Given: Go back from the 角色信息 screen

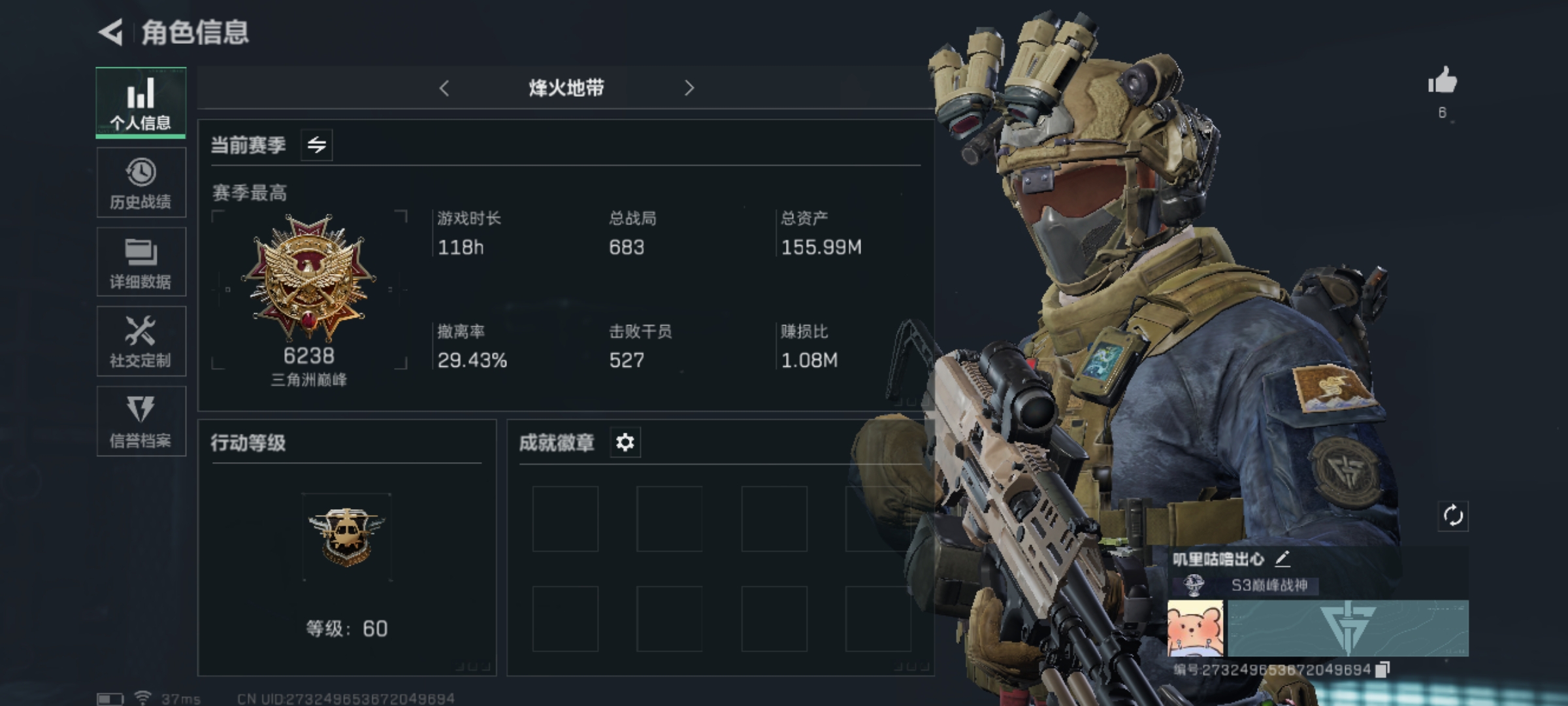Looking at the screenshot, I should point(111,33).
